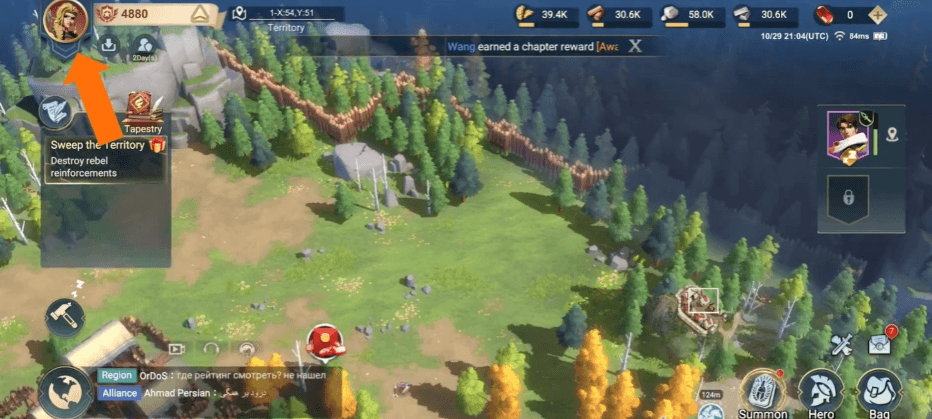The width and height of the screenshot is (932, 419).
Task: Open the 2Day(s) event icon
Action: pyautogui.click(x=145, y=46)
